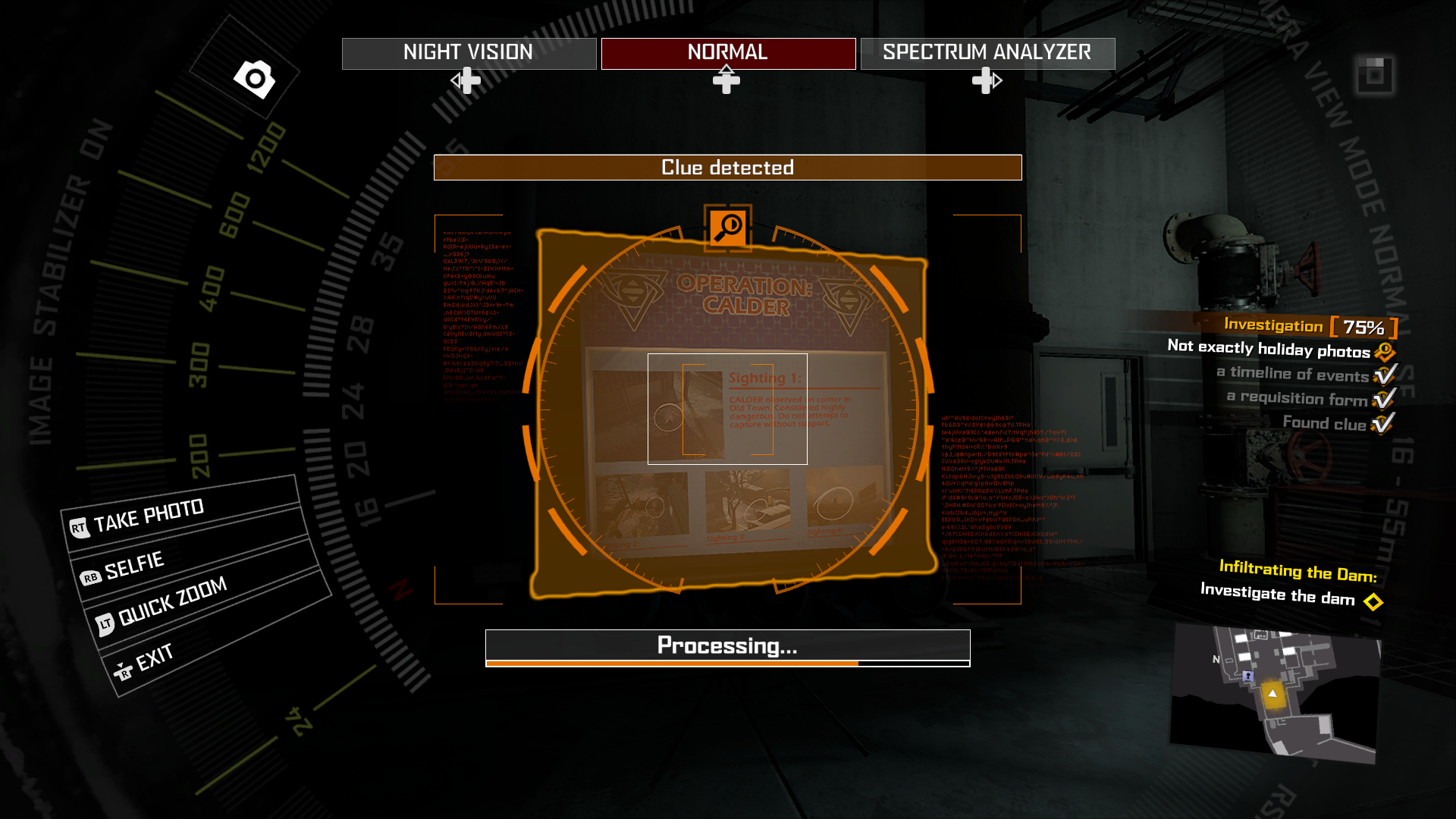Use the Quick Zoom option

[x=172, y=601]
